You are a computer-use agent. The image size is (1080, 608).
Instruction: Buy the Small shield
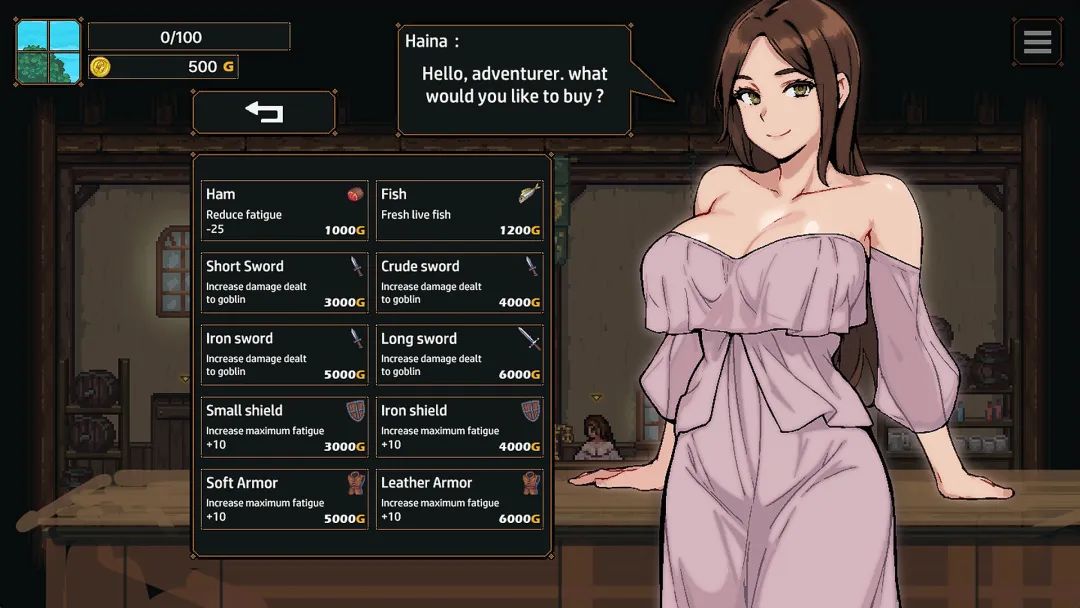[285, 427]
